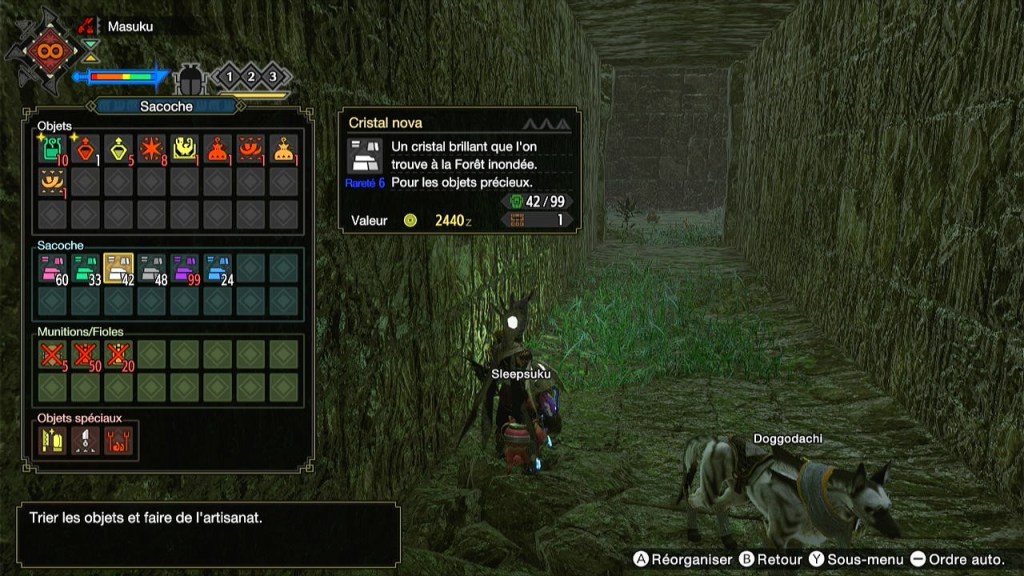Select the crossed-out ammo stack of 20
Screen dimensions: 1024x576
119,355
